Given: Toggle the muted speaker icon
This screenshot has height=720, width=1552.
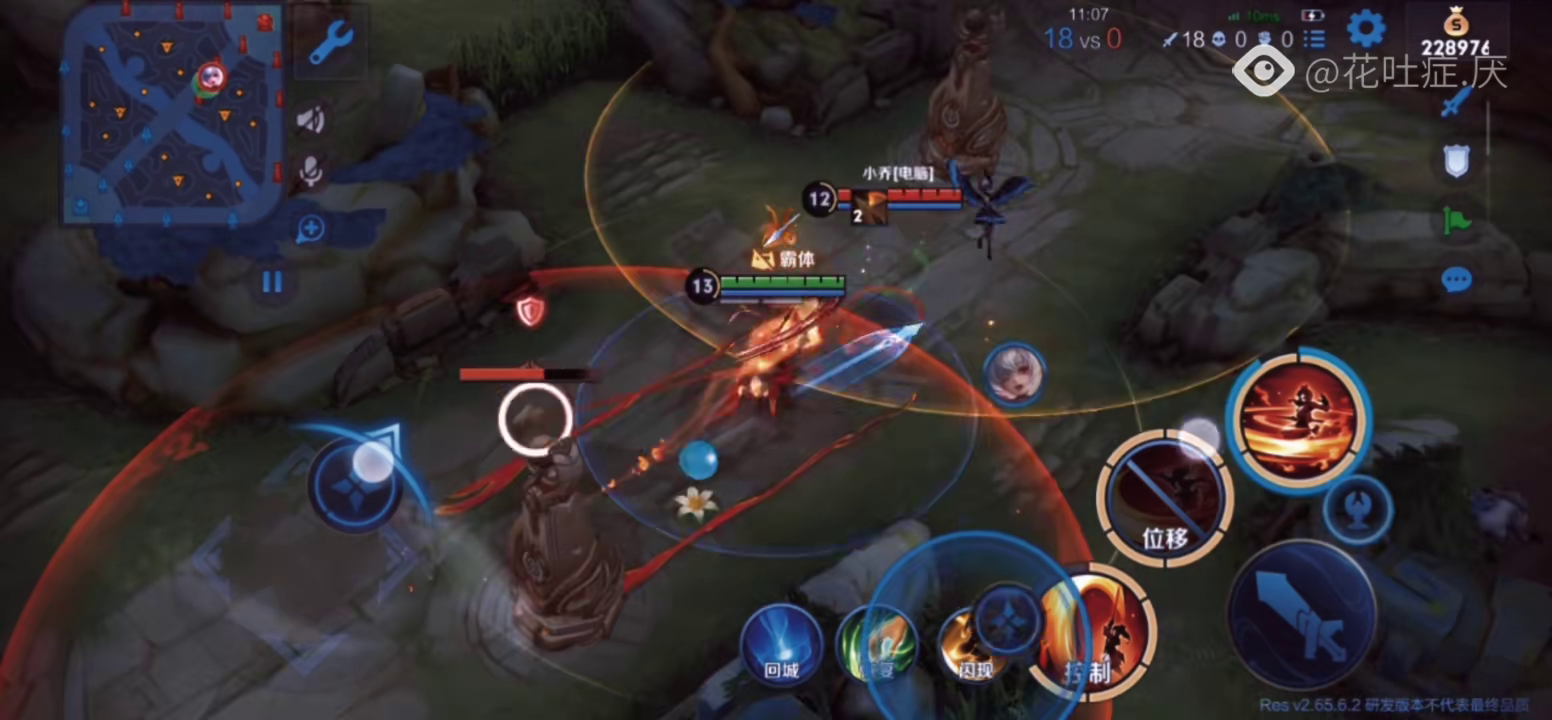Looking at the screenshot, I should [x=310, y=121].
